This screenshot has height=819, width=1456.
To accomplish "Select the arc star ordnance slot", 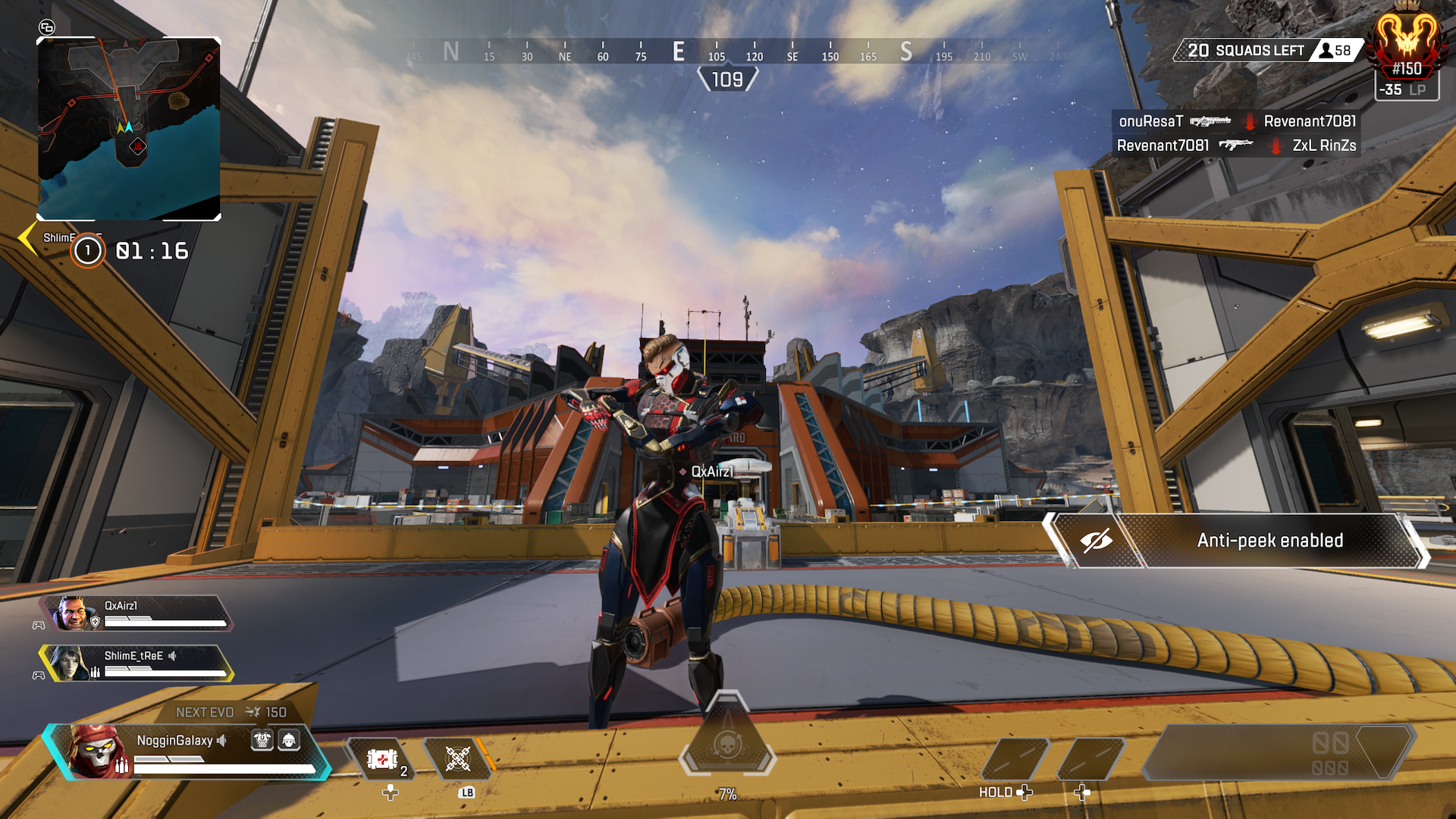I will click(457, 759).
